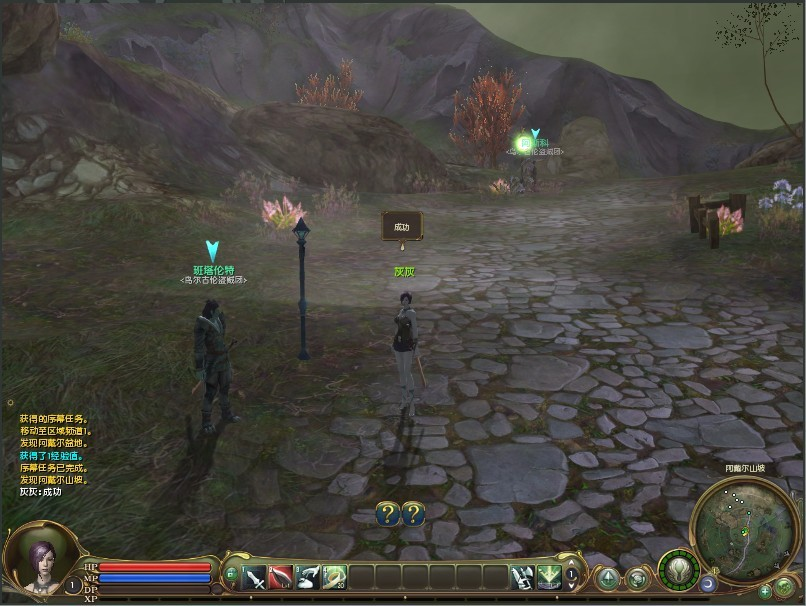The width and height of the screenshot is (806, 606).
Task: Use the bandage item stacked at 30
Action: pyautogui.click(x=334, y=577)
